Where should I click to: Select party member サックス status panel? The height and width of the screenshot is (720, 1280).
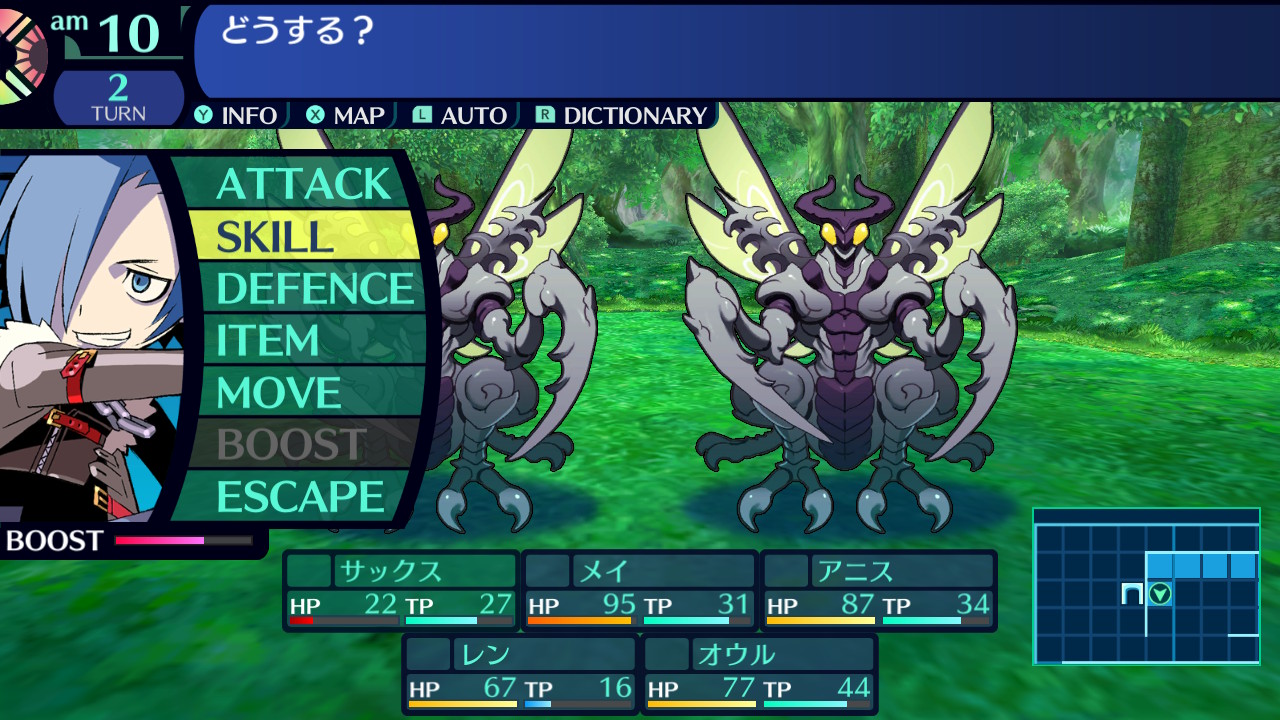[401, 590]
